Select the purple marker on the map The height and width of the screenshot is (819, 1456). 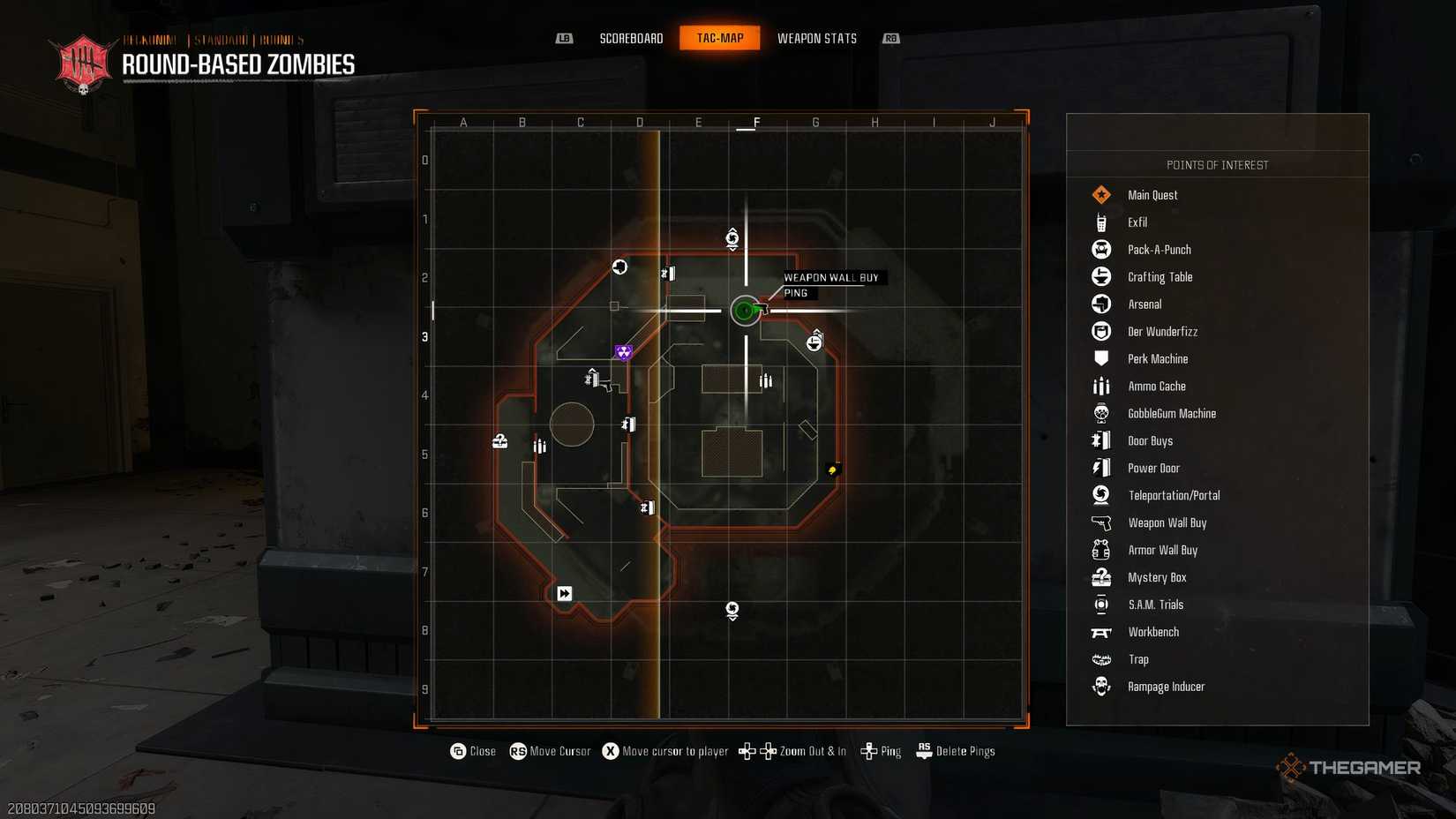[624, 353]
